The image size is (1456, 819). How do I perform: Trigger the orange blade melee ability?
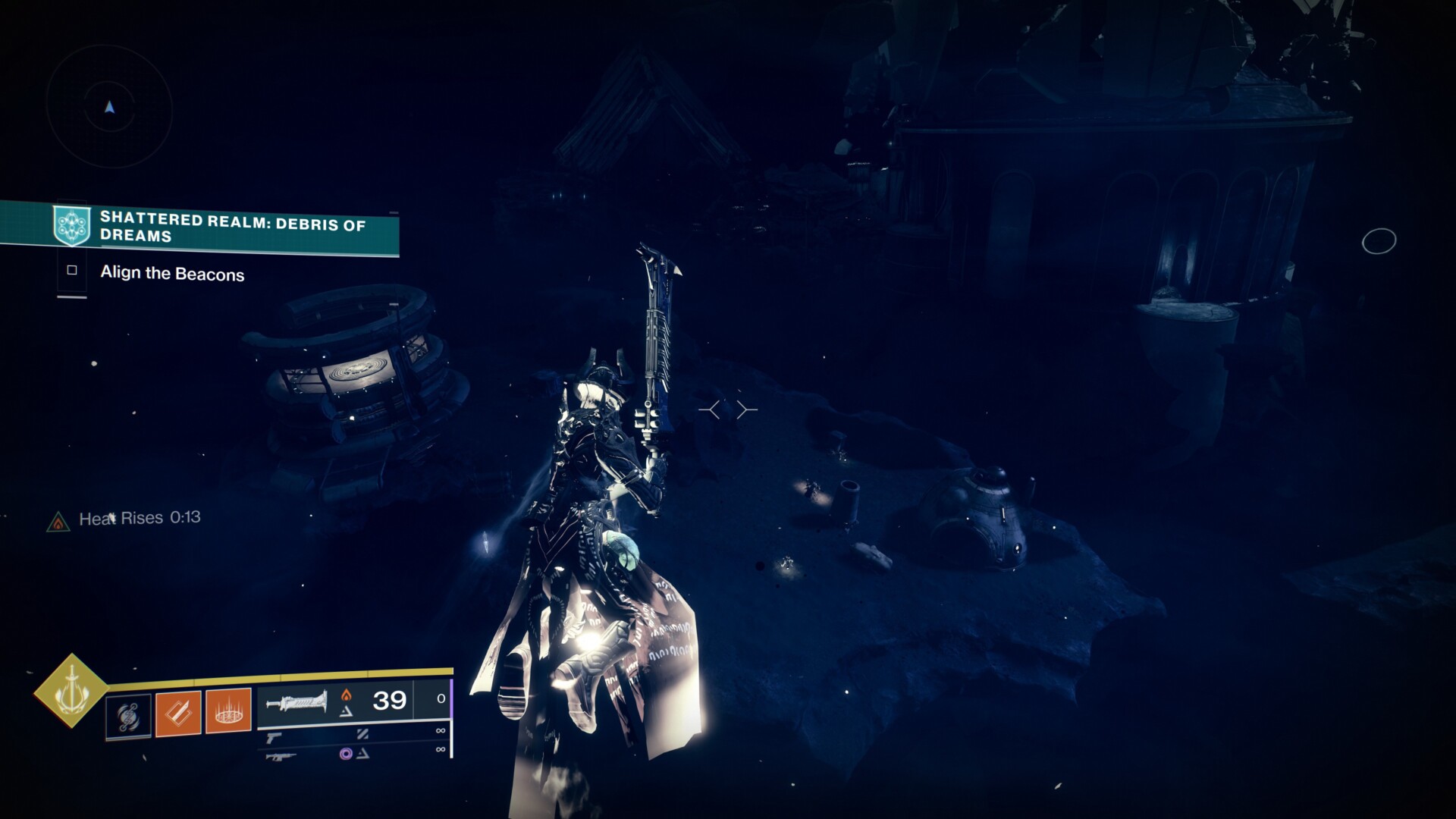pos(178,713)
